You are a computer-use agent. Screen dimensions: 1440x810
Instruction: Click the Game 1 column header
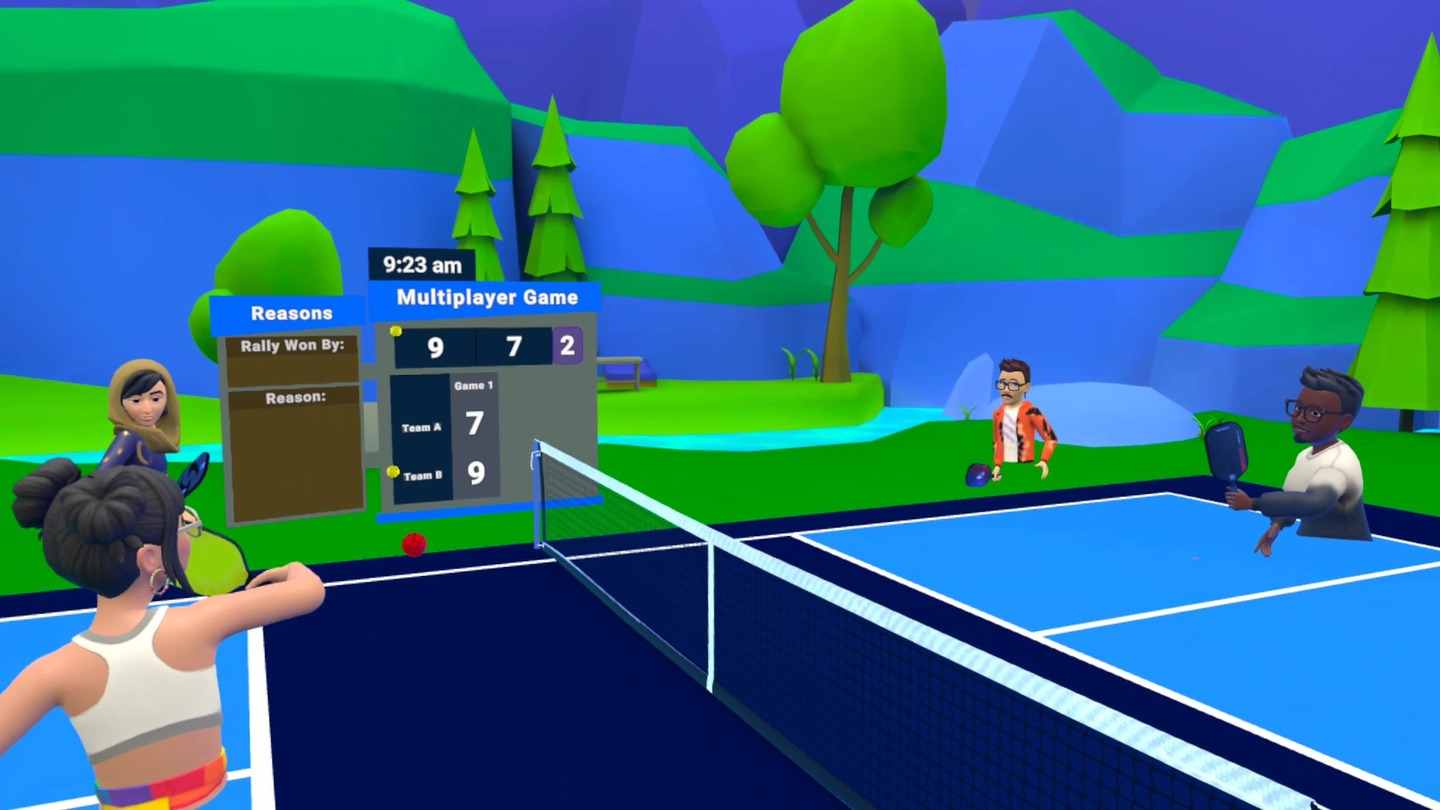coord(474,385)
